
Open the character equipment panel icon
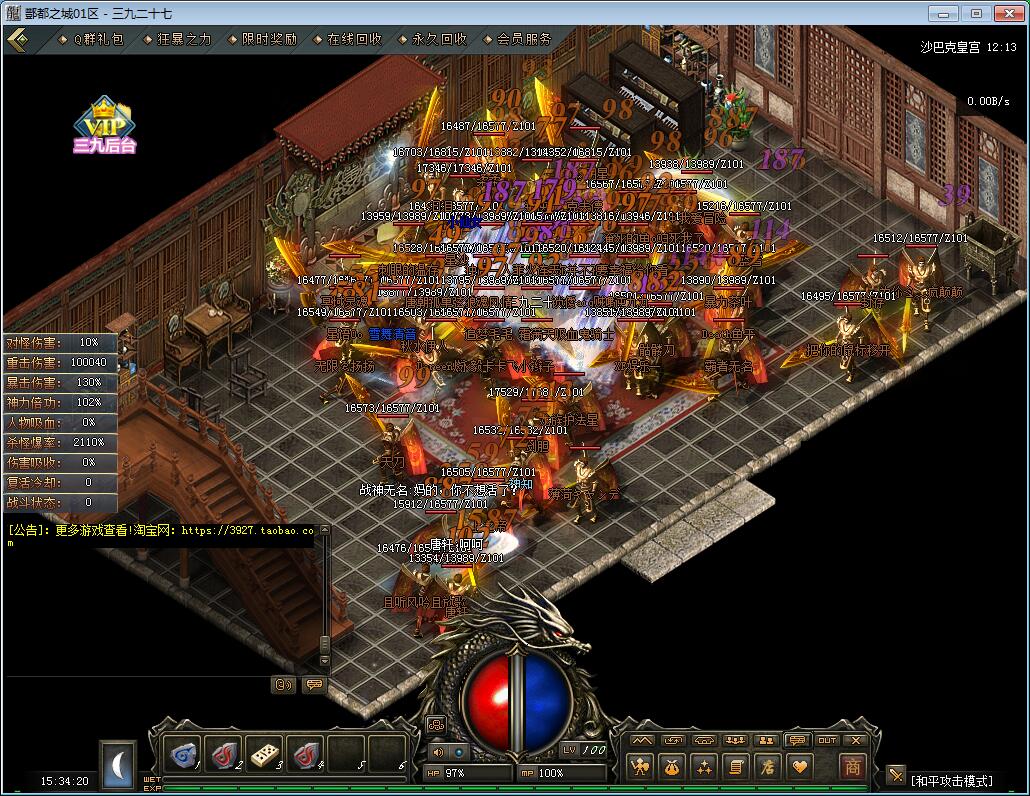(640, 767)
